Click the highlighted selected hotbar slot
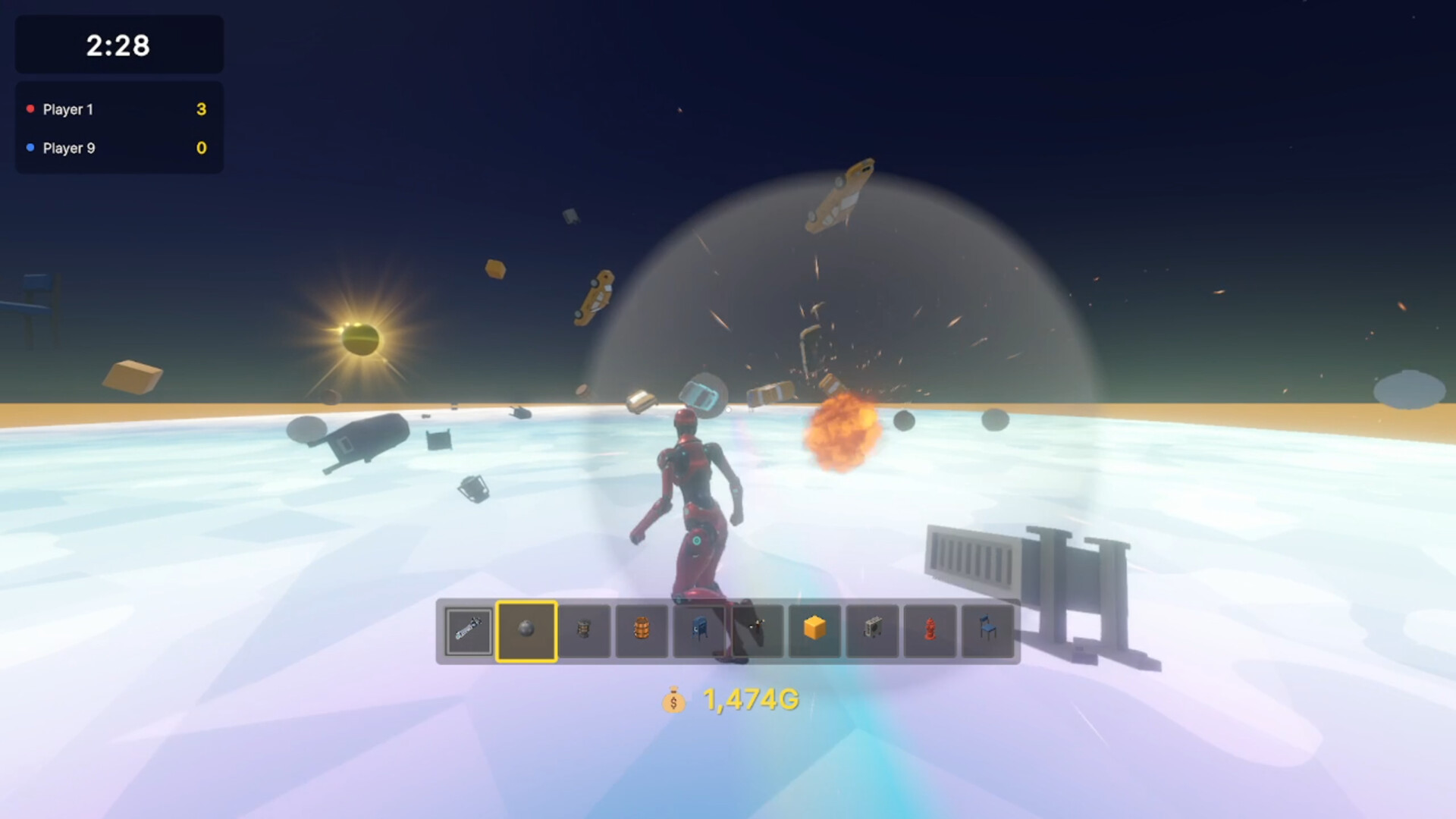The image size is (1456, 819). coord(526,630)
